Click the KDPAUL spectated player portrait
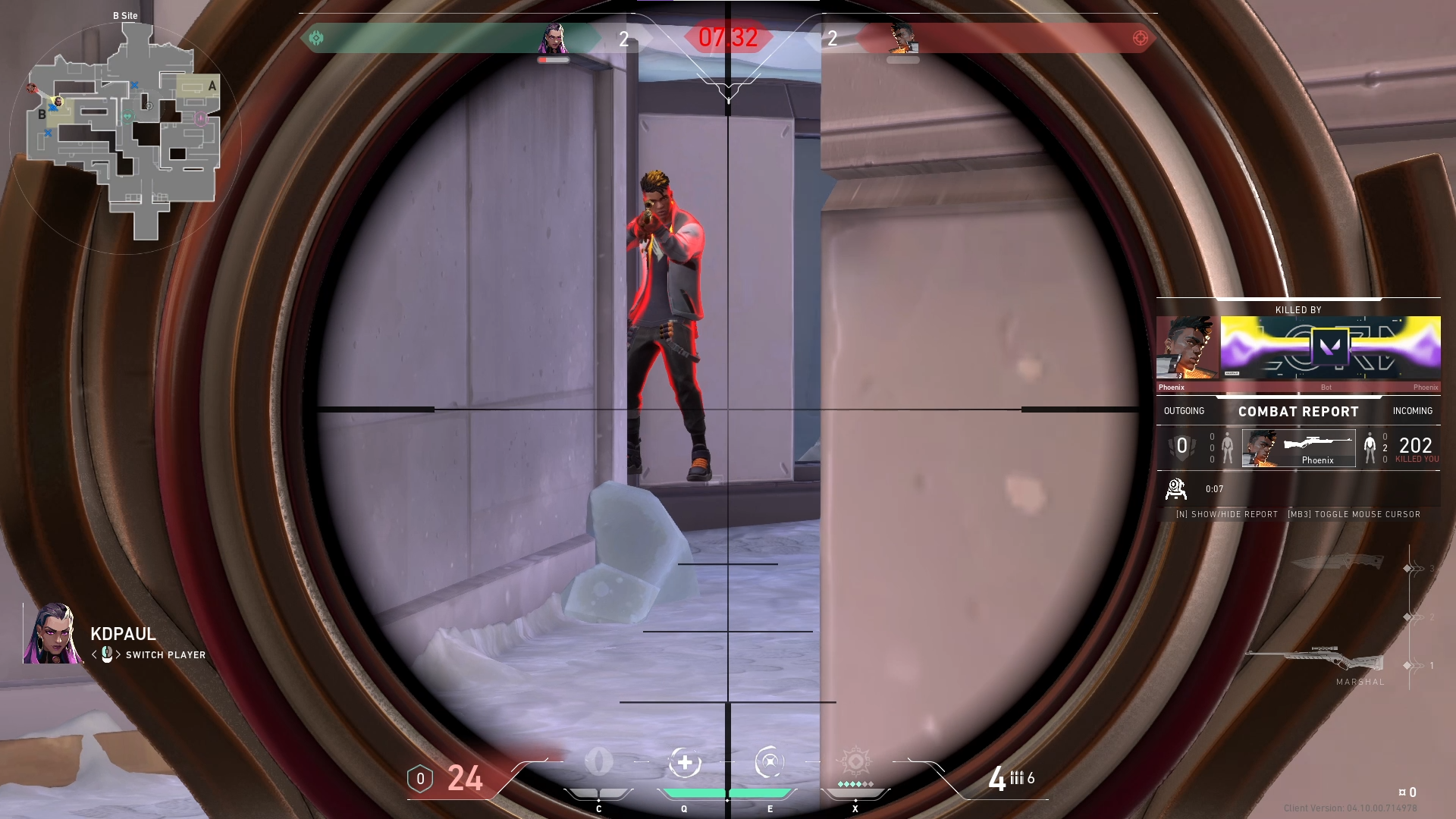 coord(53,634)
